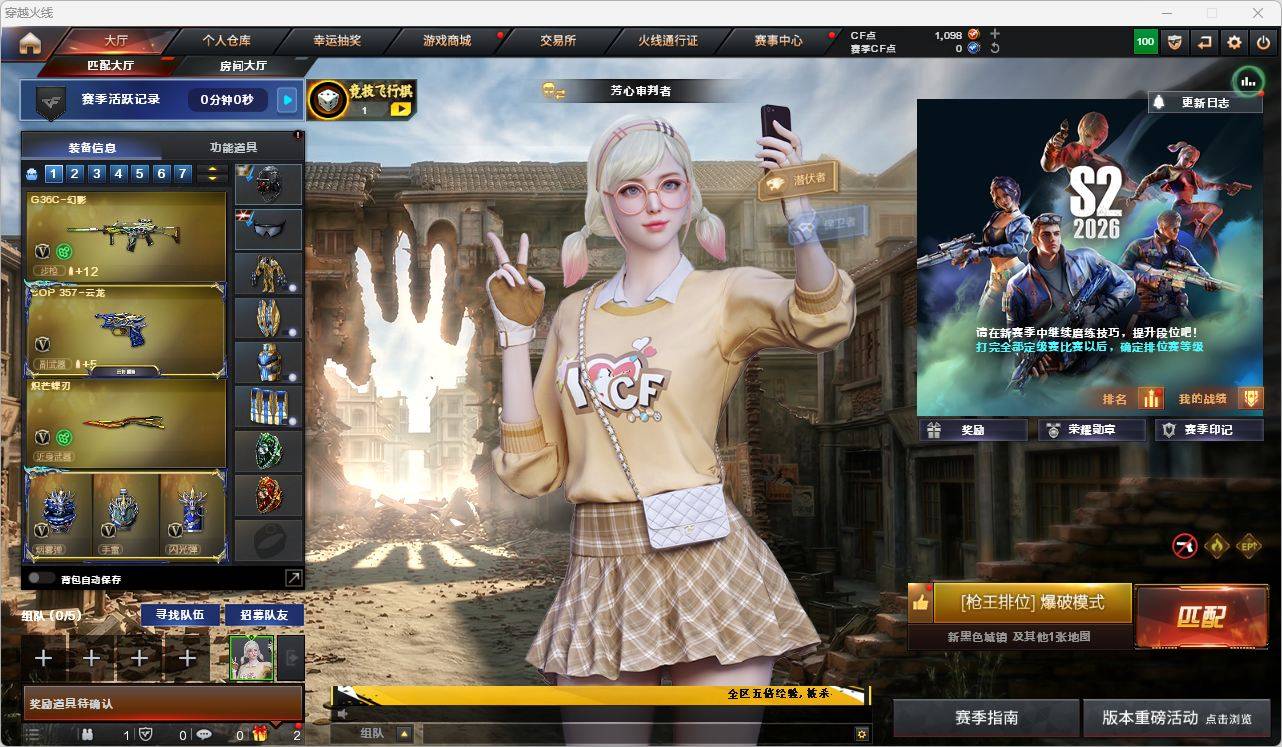1282x747 pixels.
Task: Click the green stats chart icon top-right
Action: 1247,80
